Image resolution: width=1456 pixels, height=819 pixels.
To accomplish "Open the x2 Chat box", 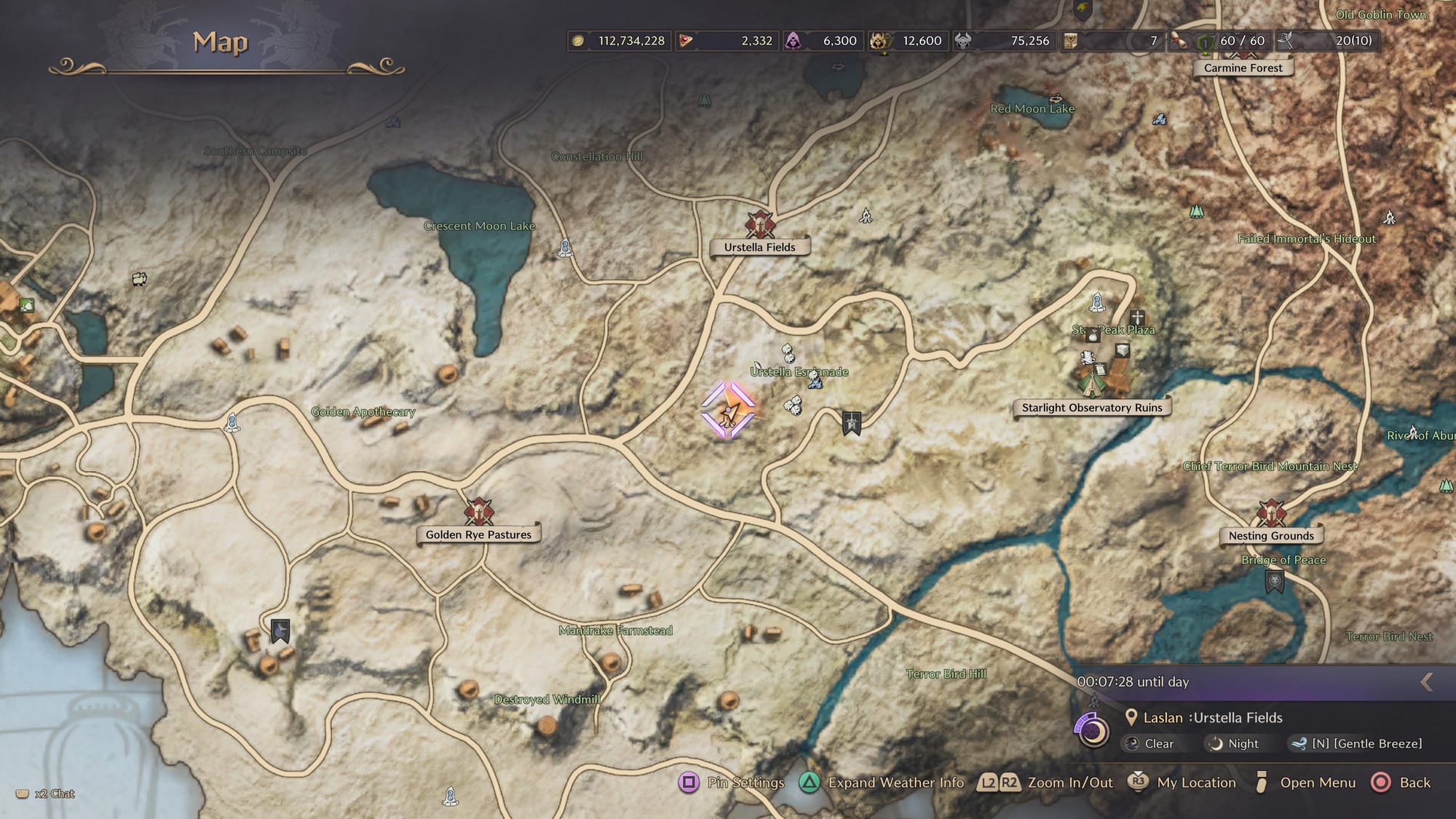I will (46, 794).
